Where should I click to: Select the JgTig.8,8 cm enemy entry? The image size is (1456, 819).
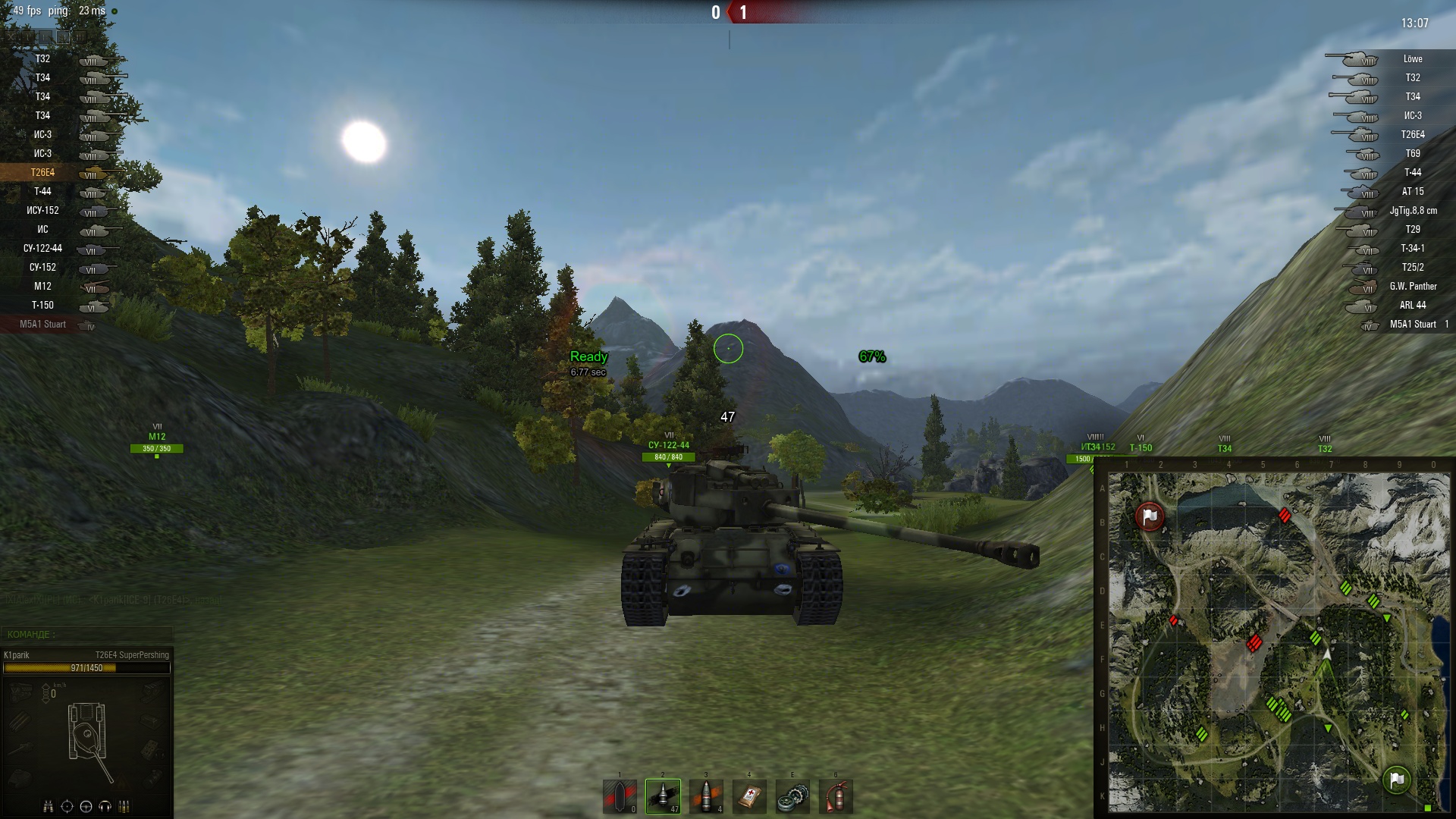(1412, 211)
